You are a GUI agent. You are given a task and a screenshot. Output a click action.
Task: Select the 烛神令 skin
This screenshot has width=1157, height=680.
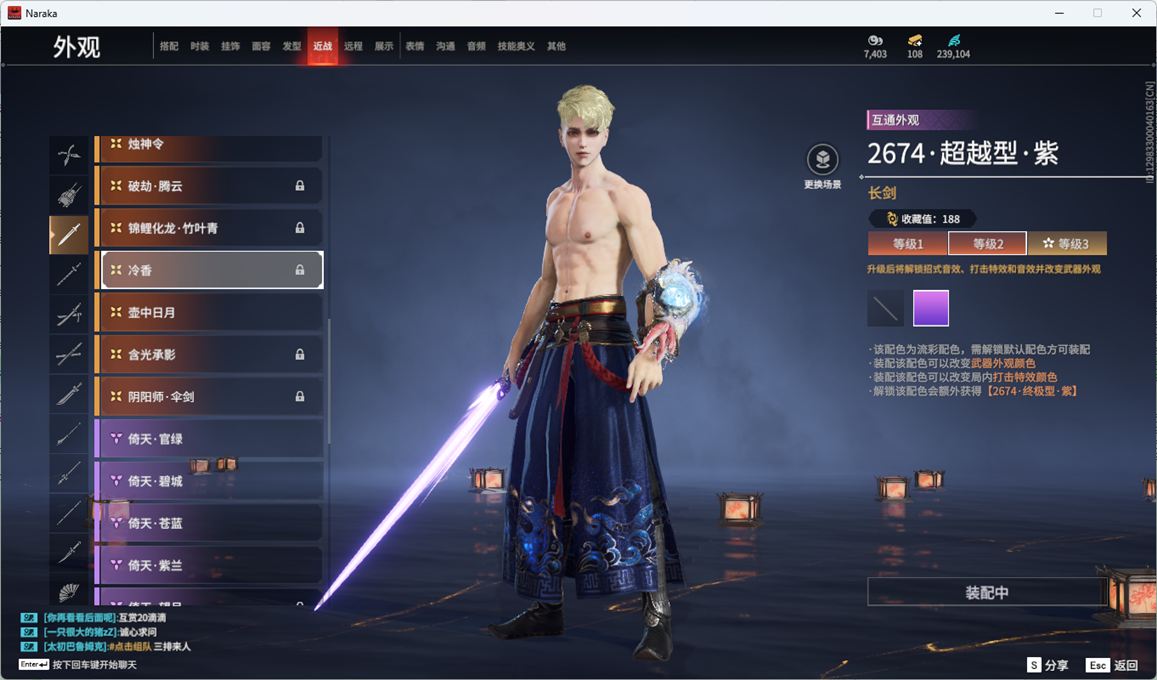point(208,145)
